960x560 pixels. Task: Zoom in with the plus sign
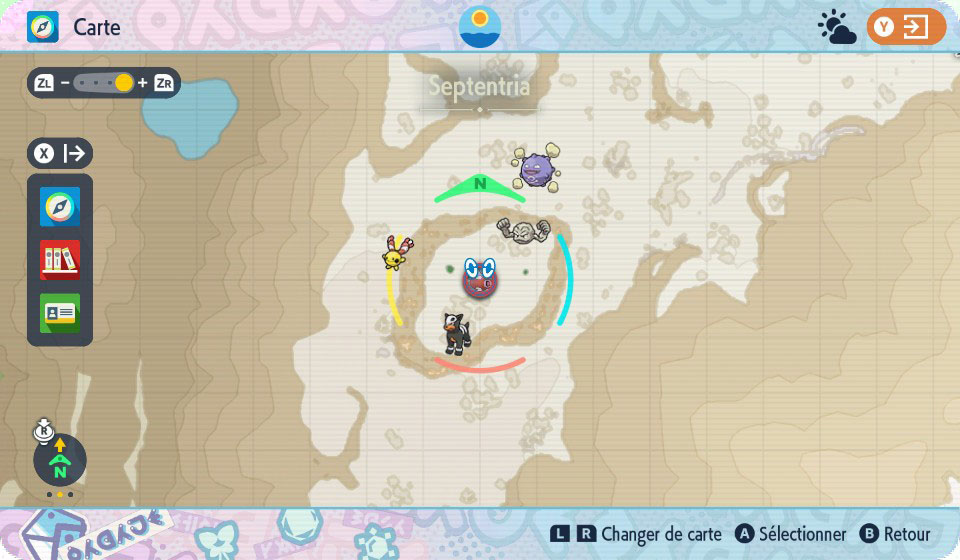[143, 83]
